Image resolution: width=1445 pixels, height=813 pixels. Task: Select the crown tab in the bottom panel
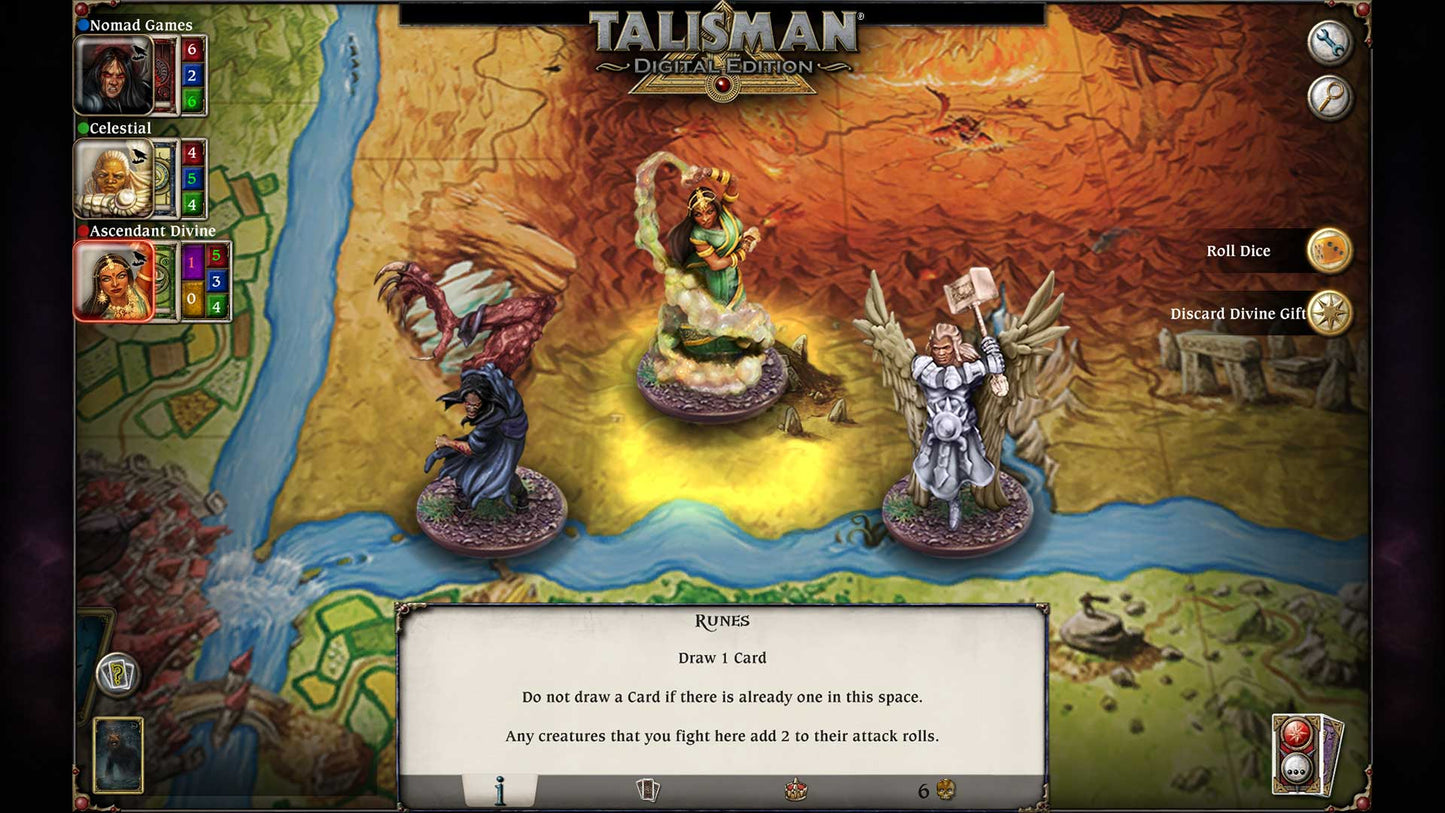[x=794, y=789]
